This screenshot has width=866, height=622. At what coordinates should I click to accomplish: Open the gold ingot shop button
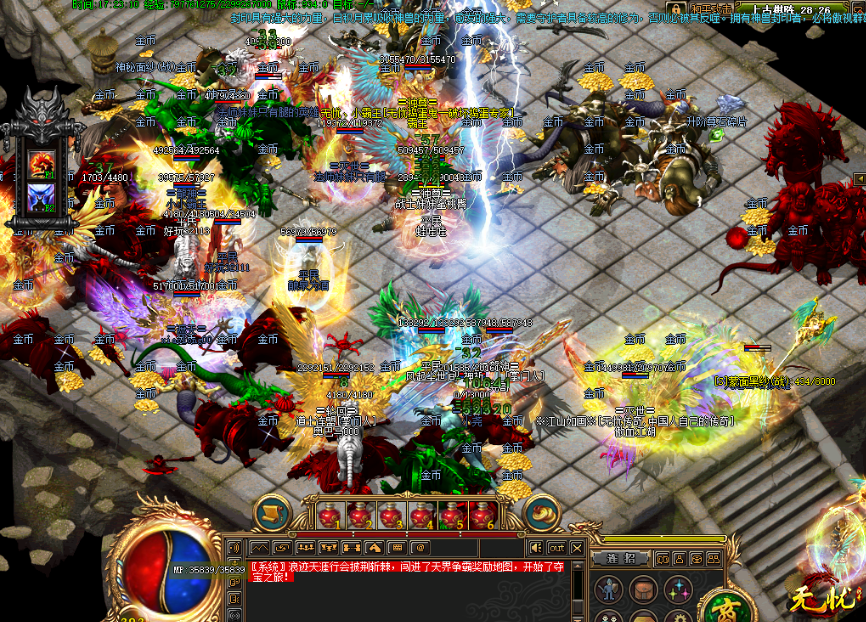coord(541,514)
